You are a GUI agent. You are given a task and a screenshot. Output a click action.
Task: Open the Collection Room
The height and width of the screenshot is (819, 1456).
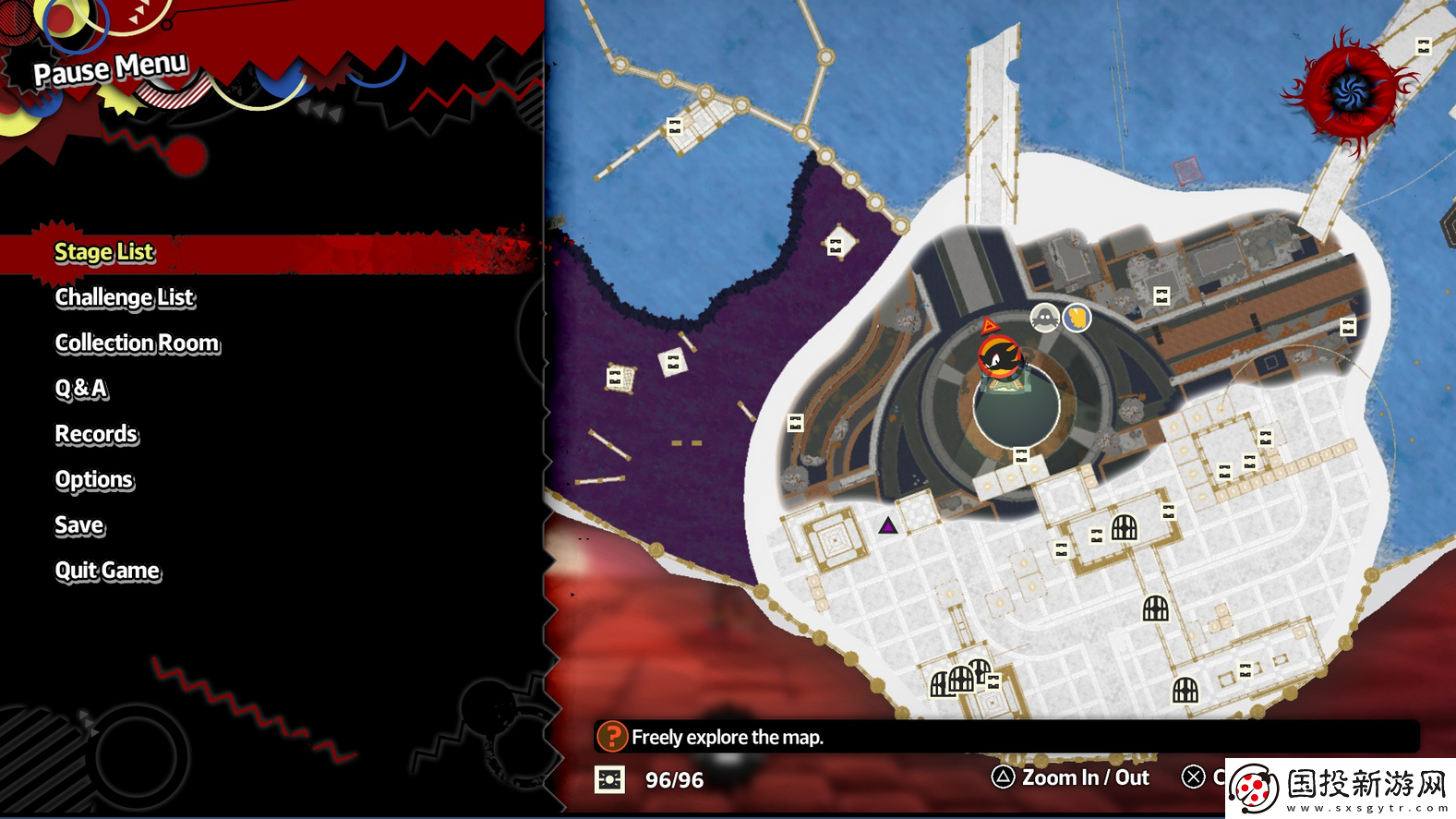tap(138, 343)
